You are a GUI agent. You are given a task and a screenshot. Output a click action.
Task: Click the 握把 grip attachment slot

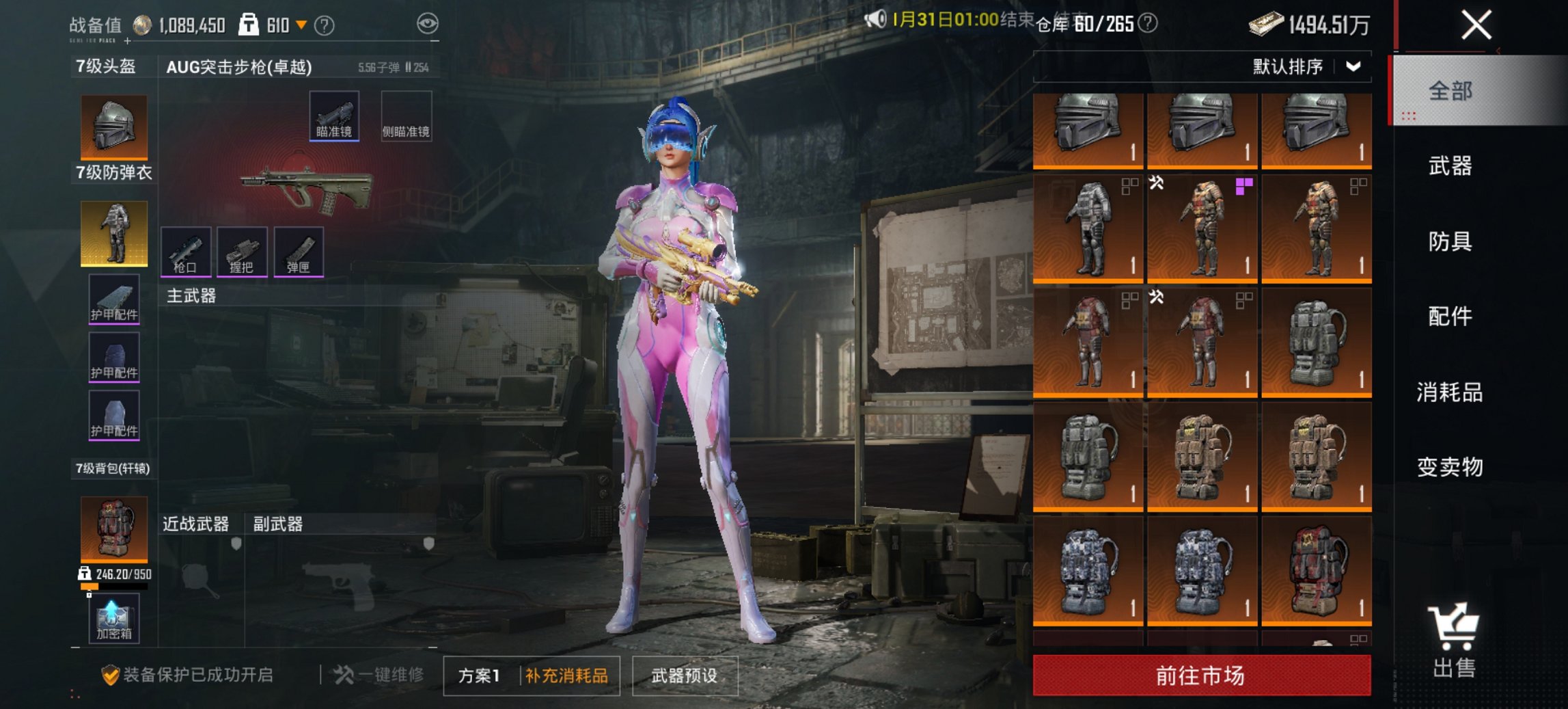[243, 250]
